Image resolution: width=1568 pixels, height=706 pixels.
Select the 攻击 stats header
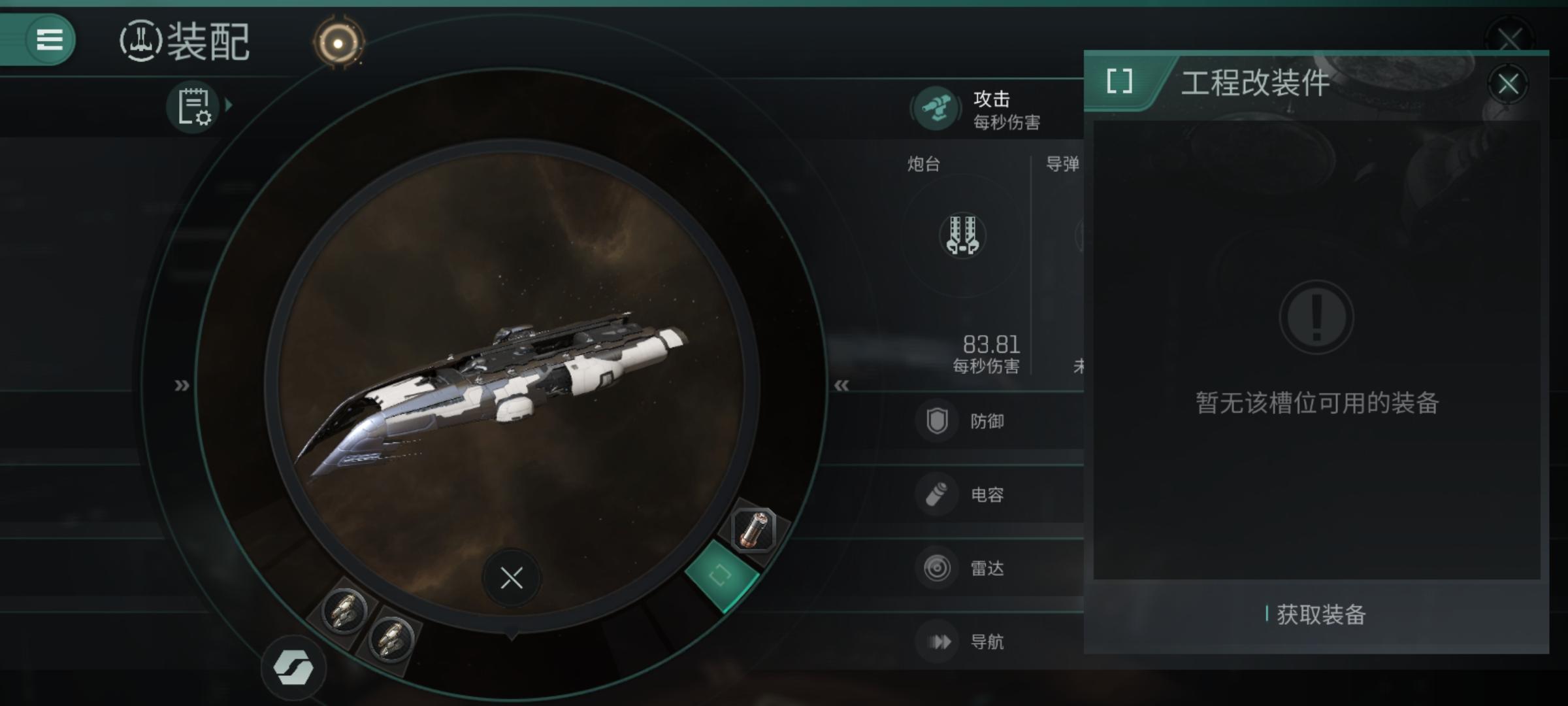click(990, 109)
